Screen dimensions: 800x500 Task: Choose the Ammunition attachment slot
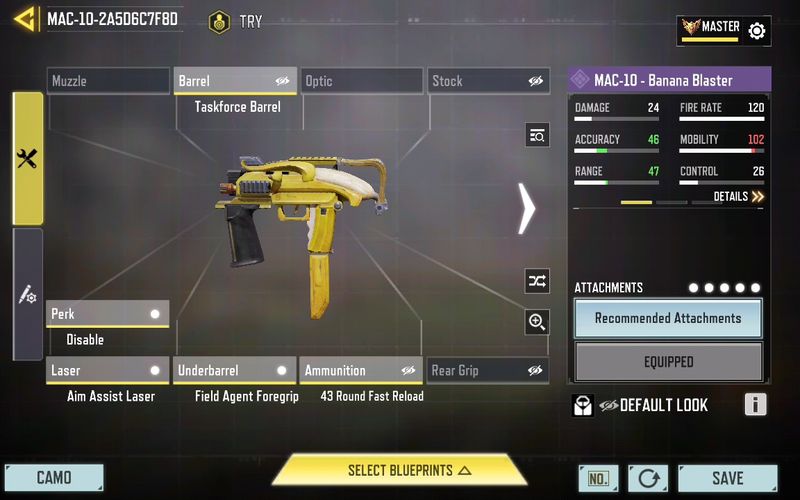(361, 371)
